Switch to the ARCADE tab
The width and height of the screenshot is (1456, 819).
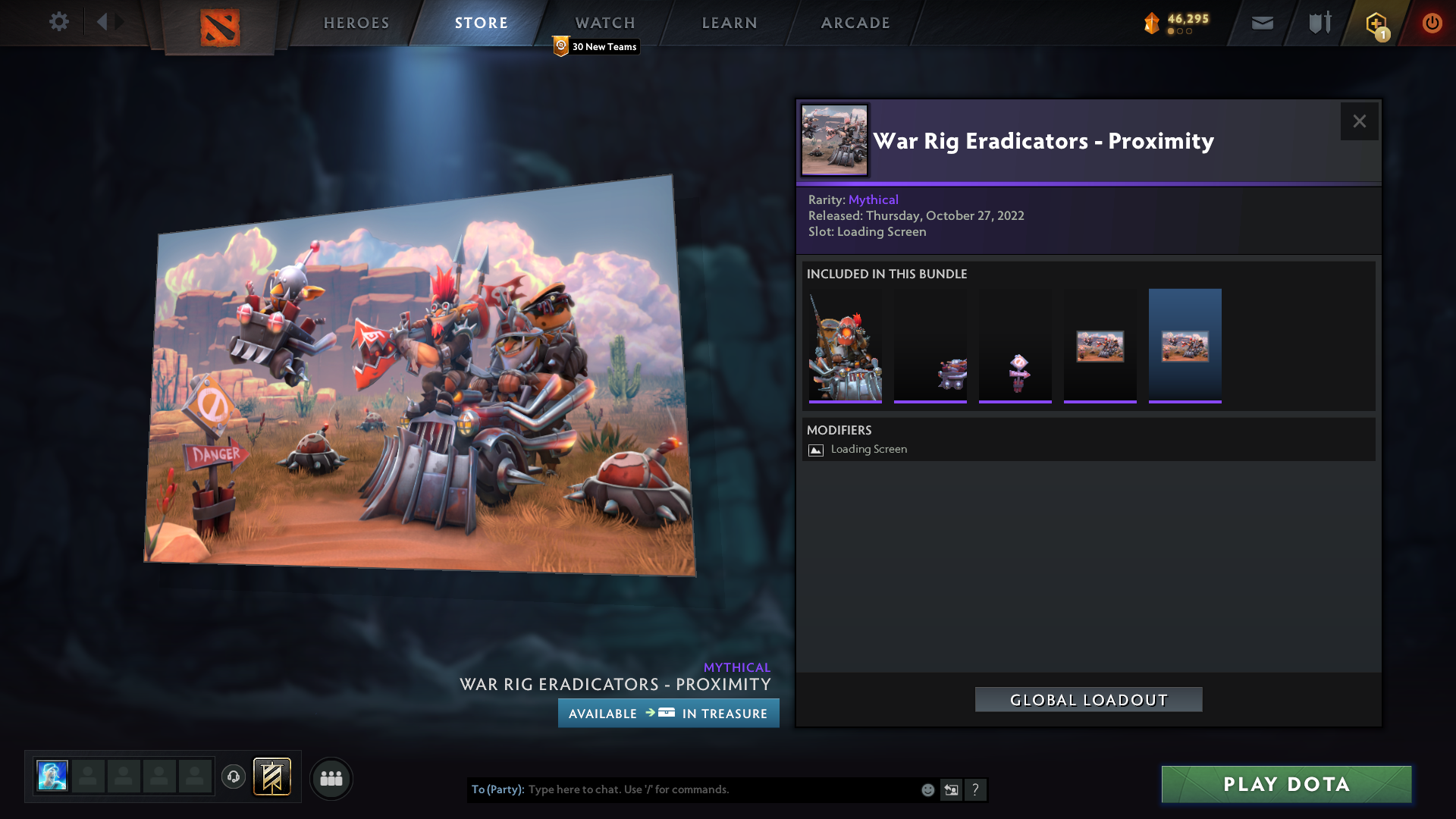[x=855, y=23]
